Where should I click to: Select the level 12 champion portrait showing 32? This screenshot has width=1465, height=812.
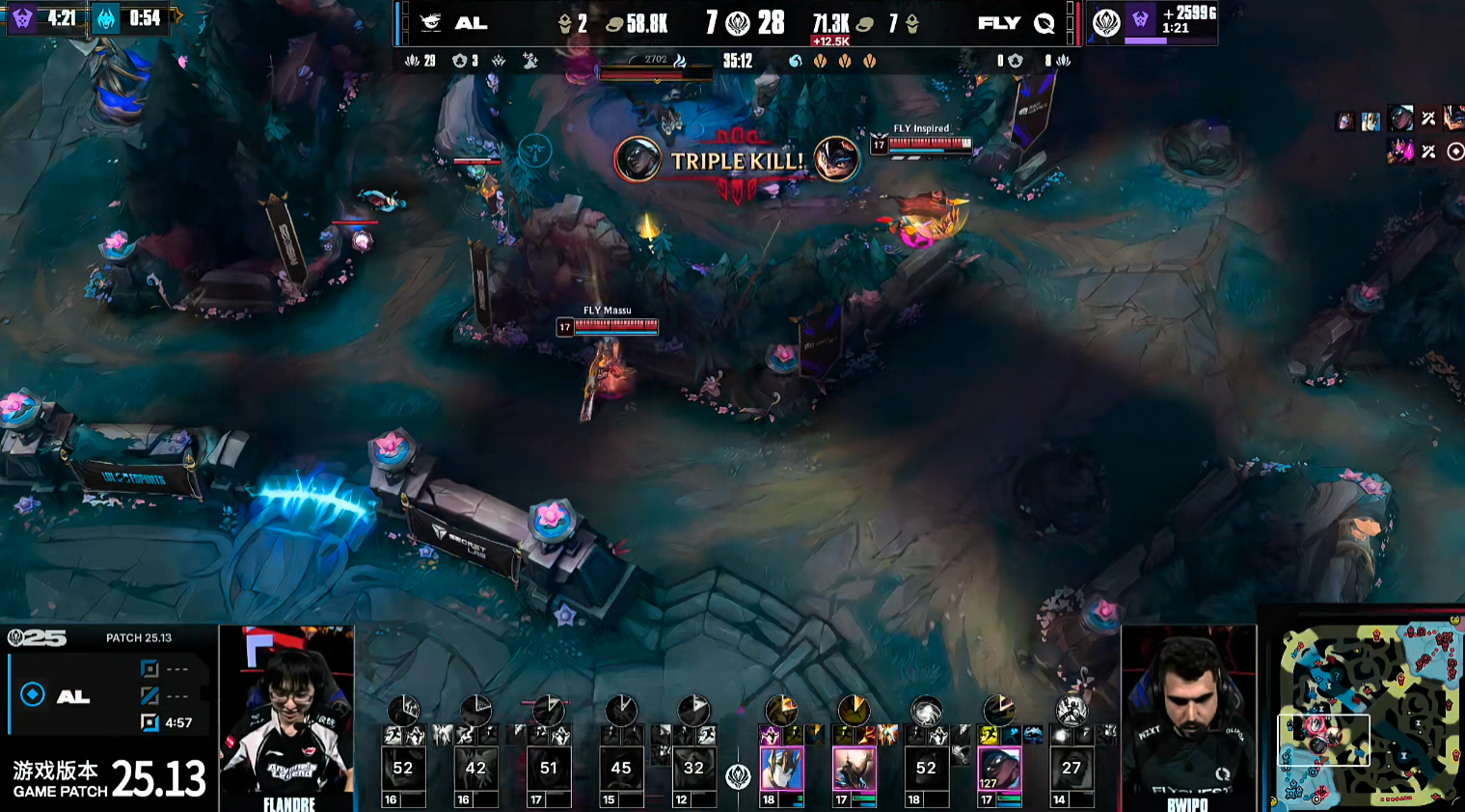click(693, 769)
